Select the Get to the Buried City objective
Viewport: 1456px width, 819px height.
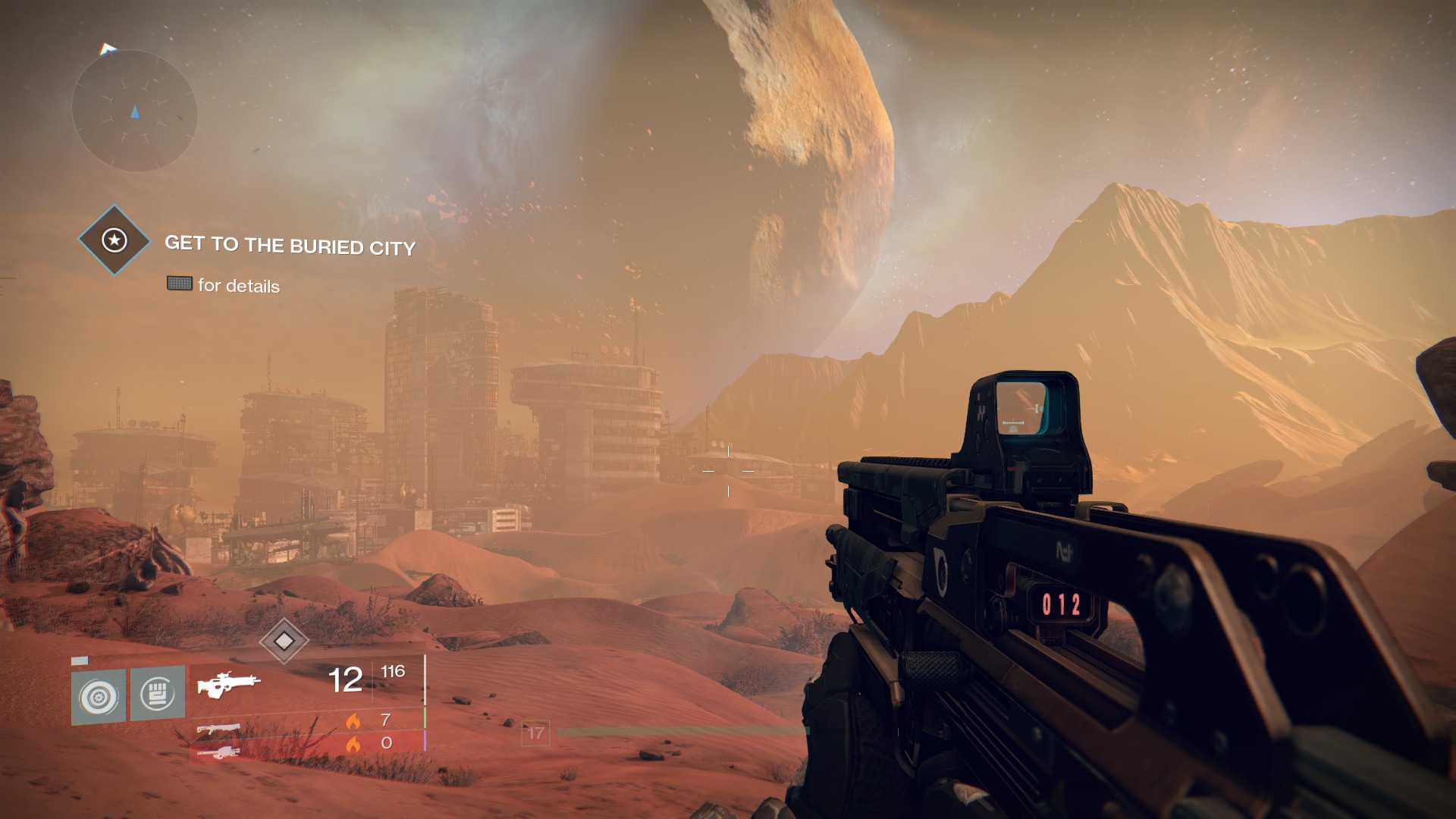(290, 245)
